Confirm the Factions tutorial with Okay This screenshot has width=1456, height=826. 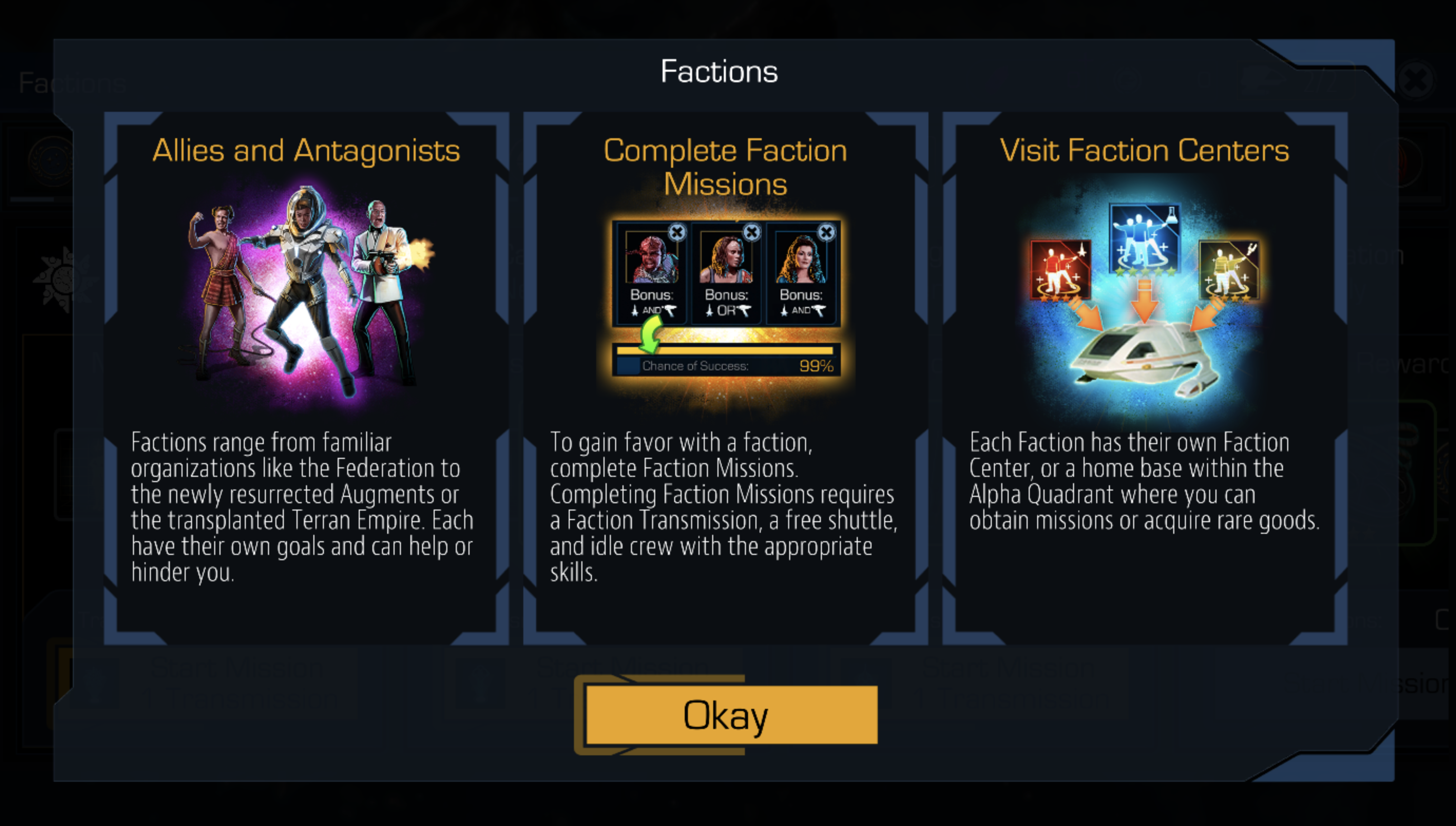pos(731,715)
